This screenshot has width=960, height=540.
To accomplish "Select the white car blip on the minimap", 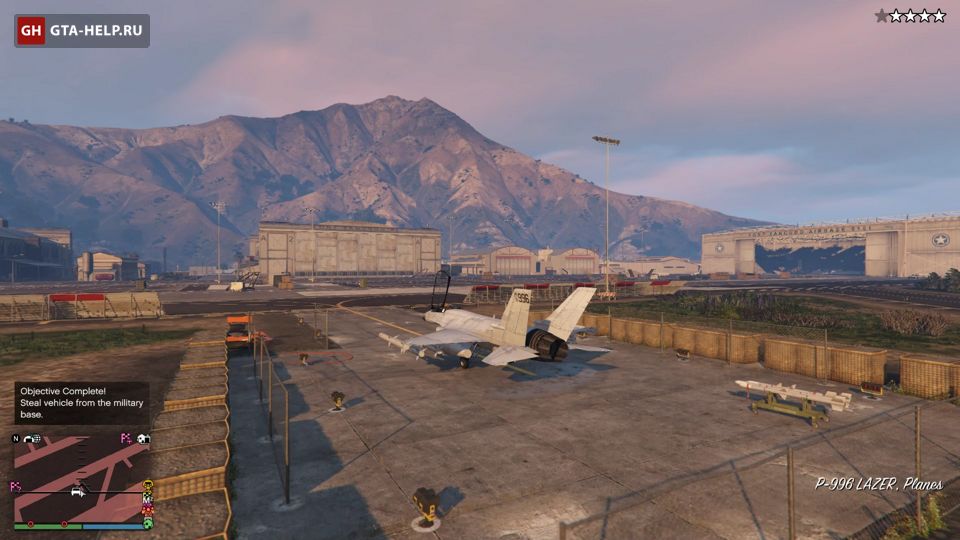I will 76,492.
